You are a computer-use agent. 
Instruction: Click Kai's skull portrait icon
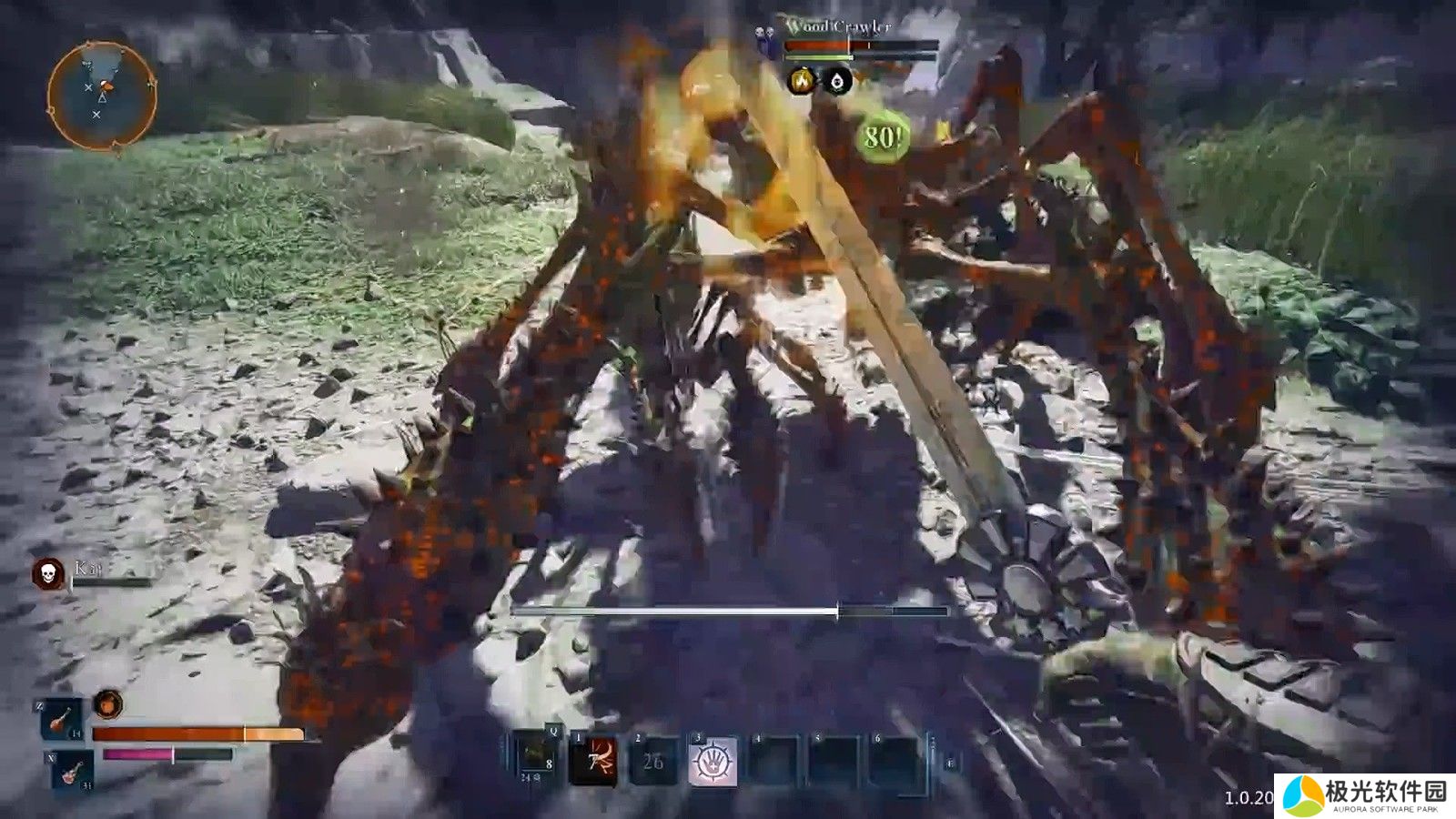tap(47, 573)
